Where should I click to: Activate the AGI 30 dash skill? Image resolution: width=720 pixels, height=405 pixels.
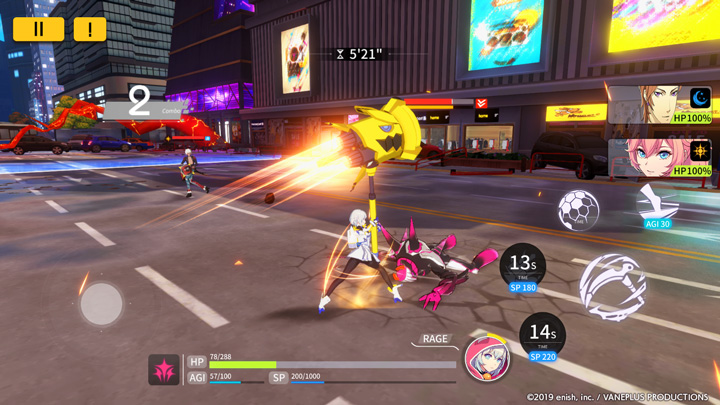[x=656, y=204]
